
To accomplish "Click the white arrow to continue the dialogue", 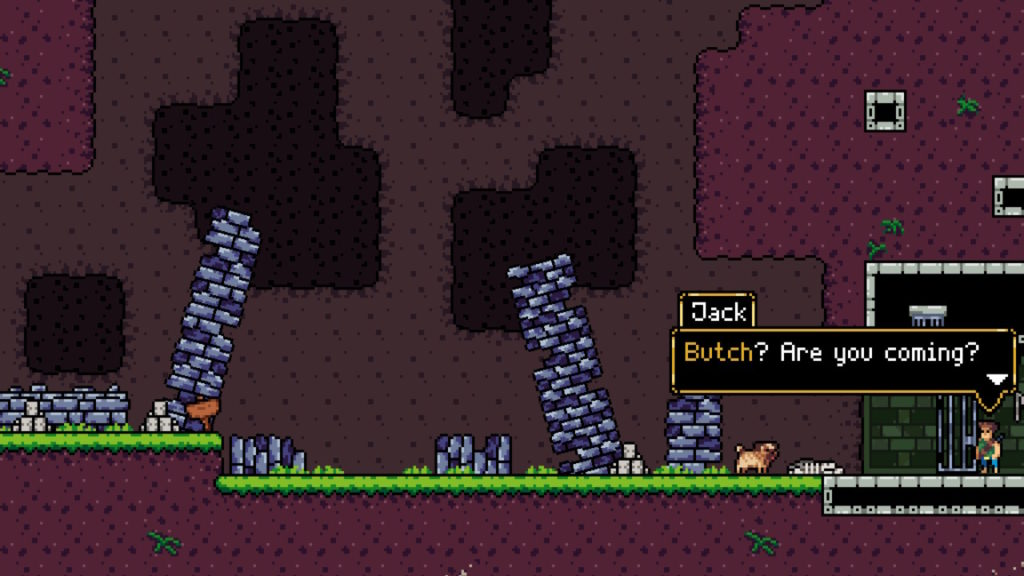I will tap(997, 379).
